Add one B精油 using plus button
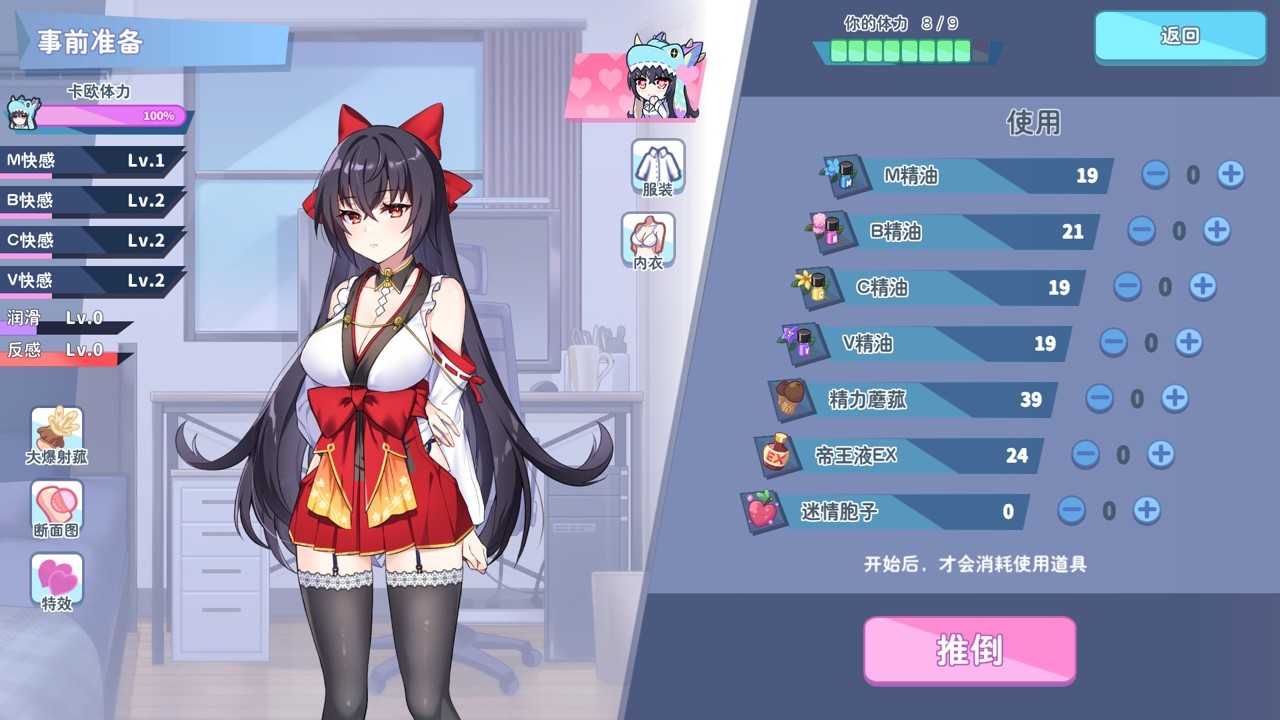The image size is (1280, 720). click(x=1216, y=231)
